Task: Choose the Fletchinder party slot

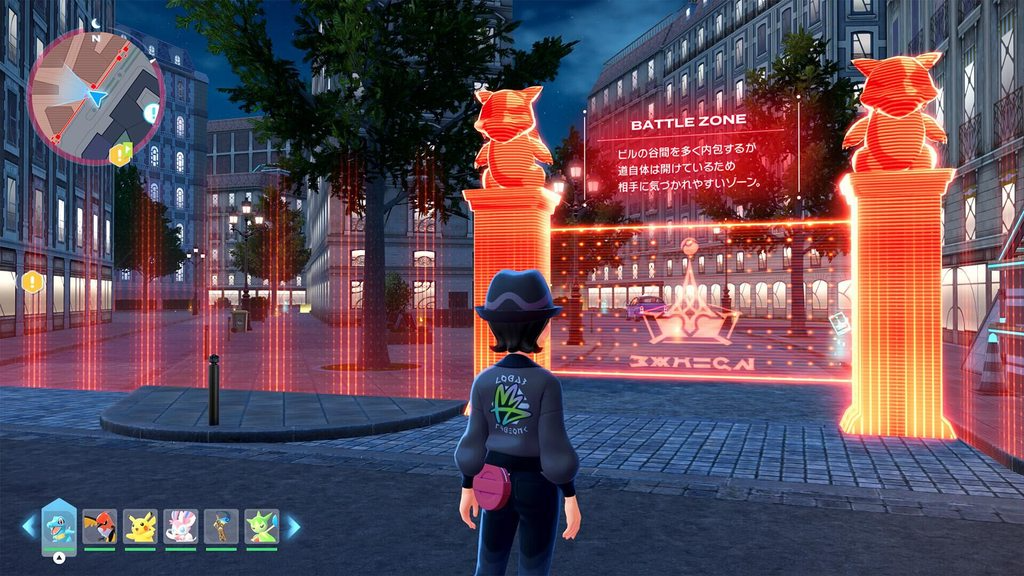Action: (x=100, y=526)
